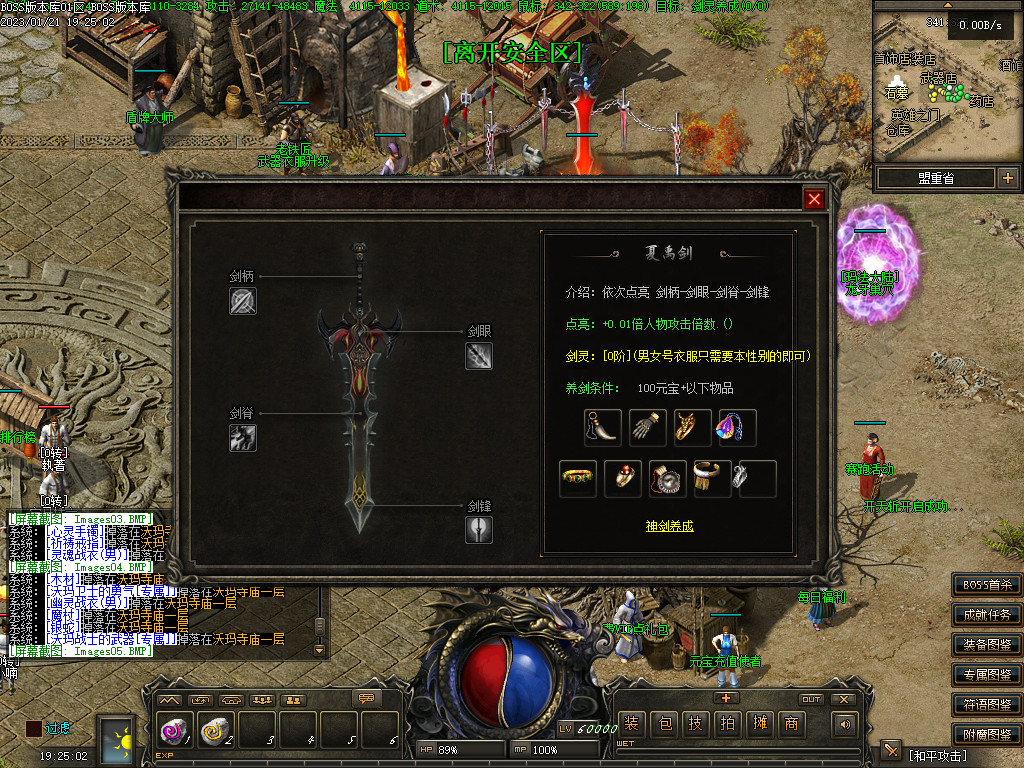Open the 成就任务 achievement tasks panel
The width and height of the screenshot is (1024, 768).
pyautogui.click(x=986, y=614)
